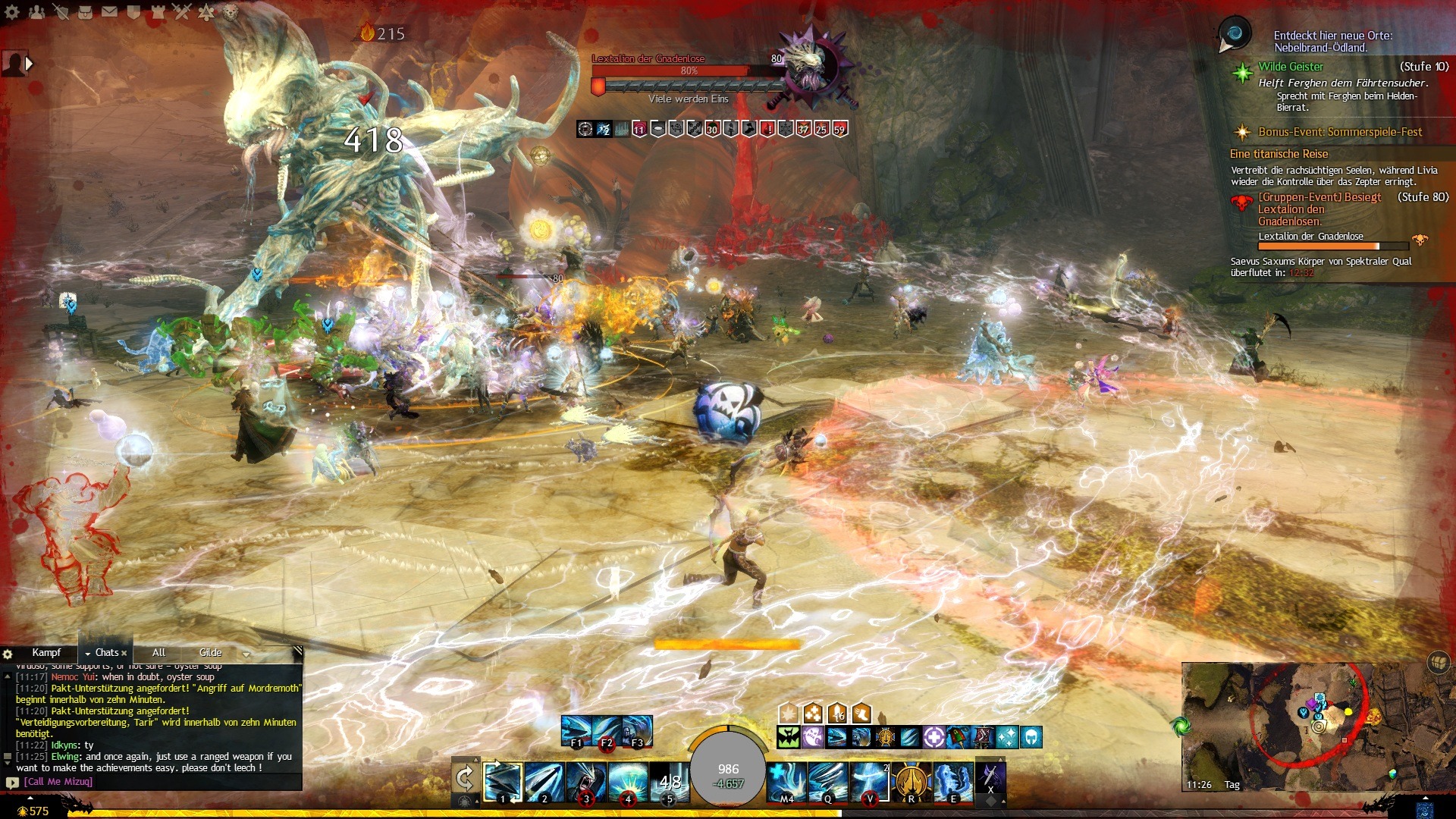Open chat options gear icon
Screen dimensions: 1456x819
(x=8, y=654)
